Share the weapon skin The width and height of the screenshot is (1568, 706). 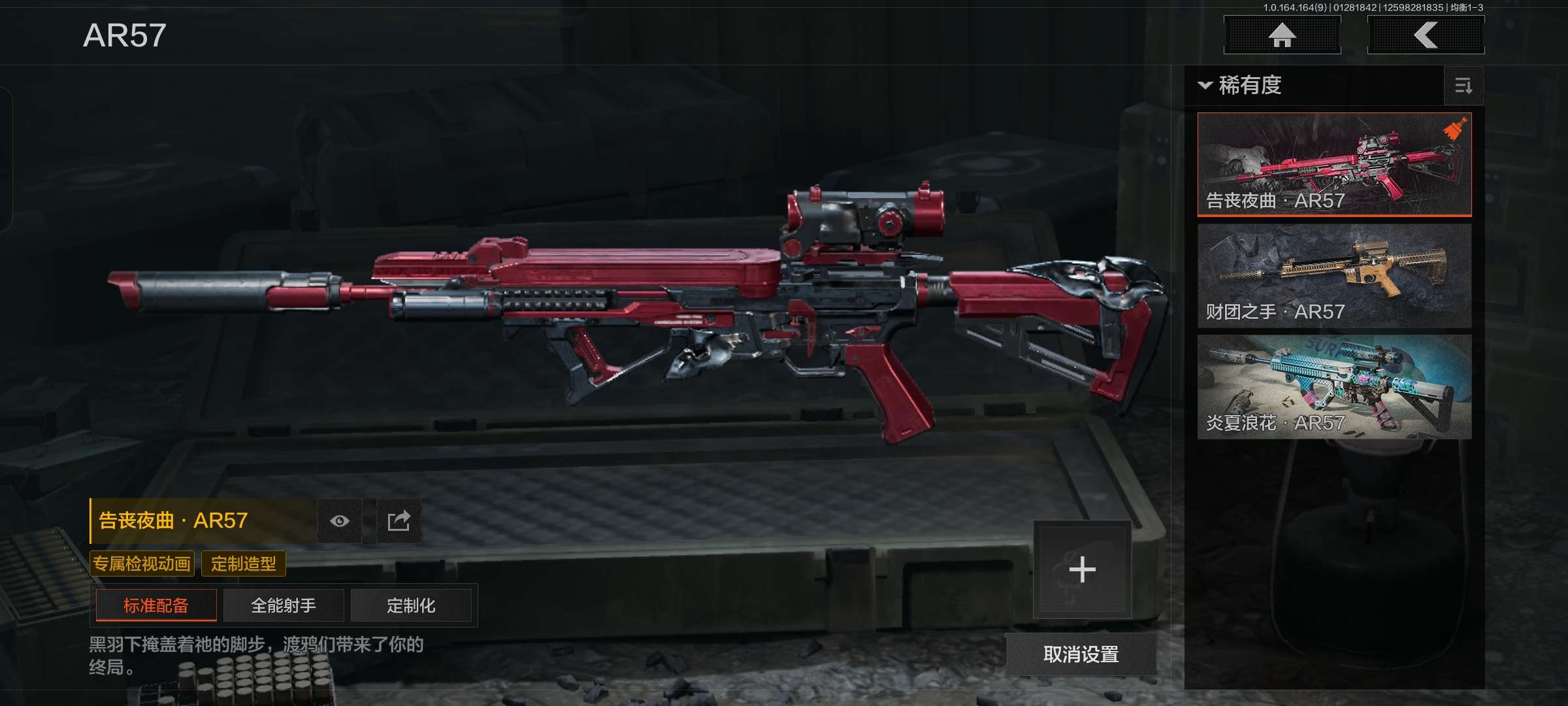pyautogui.click(x=399, y=521)
